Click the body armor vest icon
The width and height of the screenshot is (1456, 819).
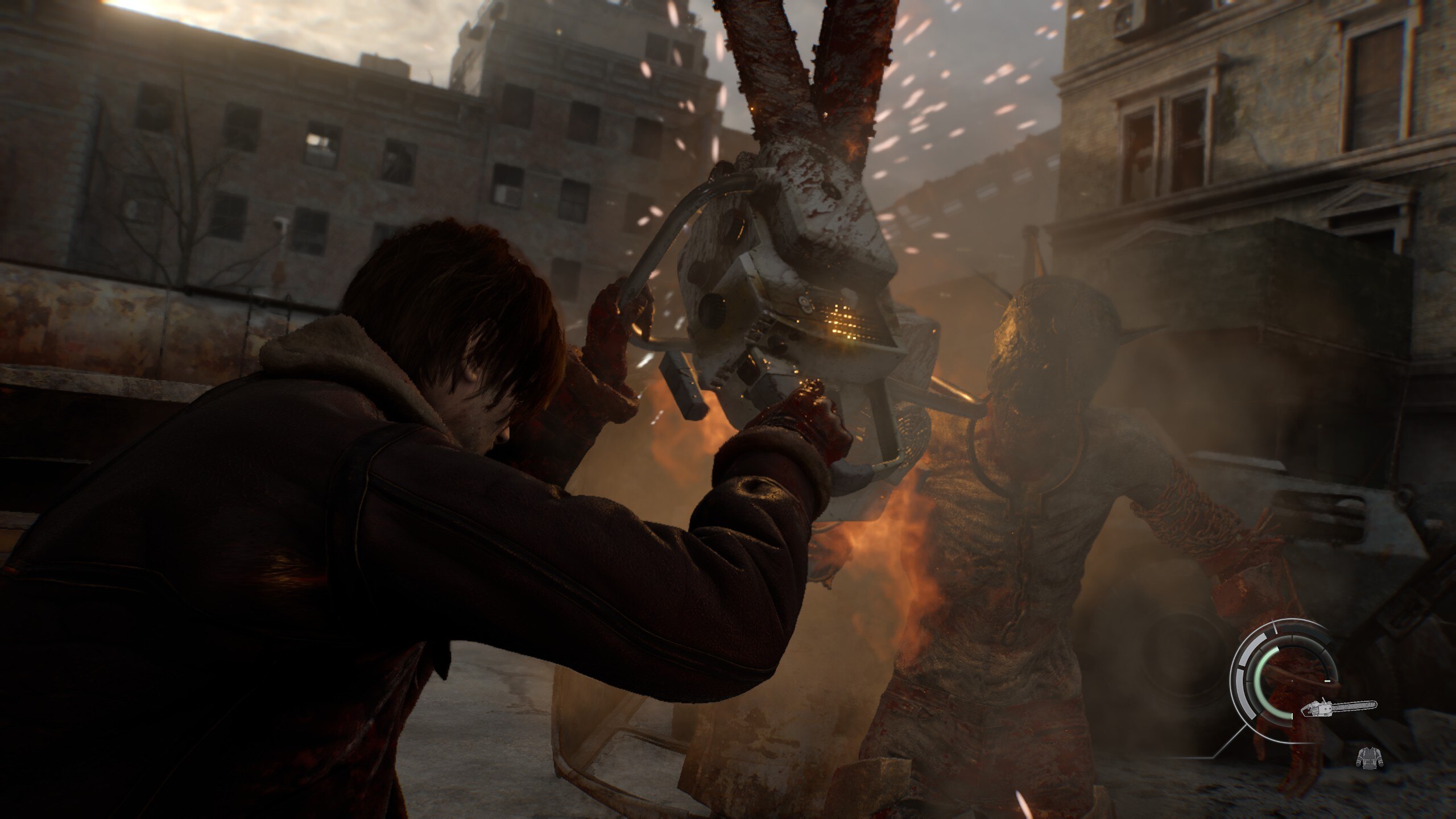point(1369,757)
